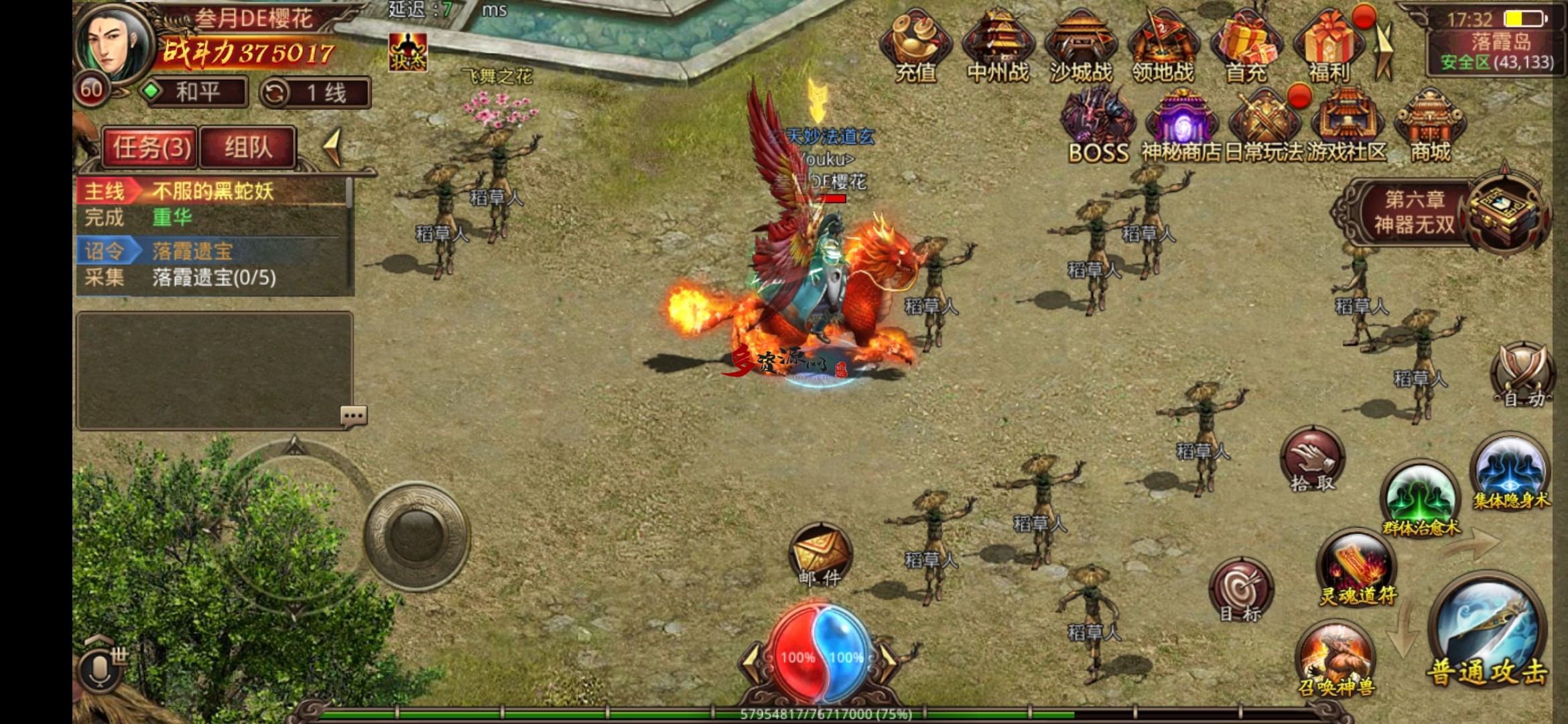Track the main quest 不服的黑蛇妖
The height and width of the screenshot is (724, 1568).
213,192
